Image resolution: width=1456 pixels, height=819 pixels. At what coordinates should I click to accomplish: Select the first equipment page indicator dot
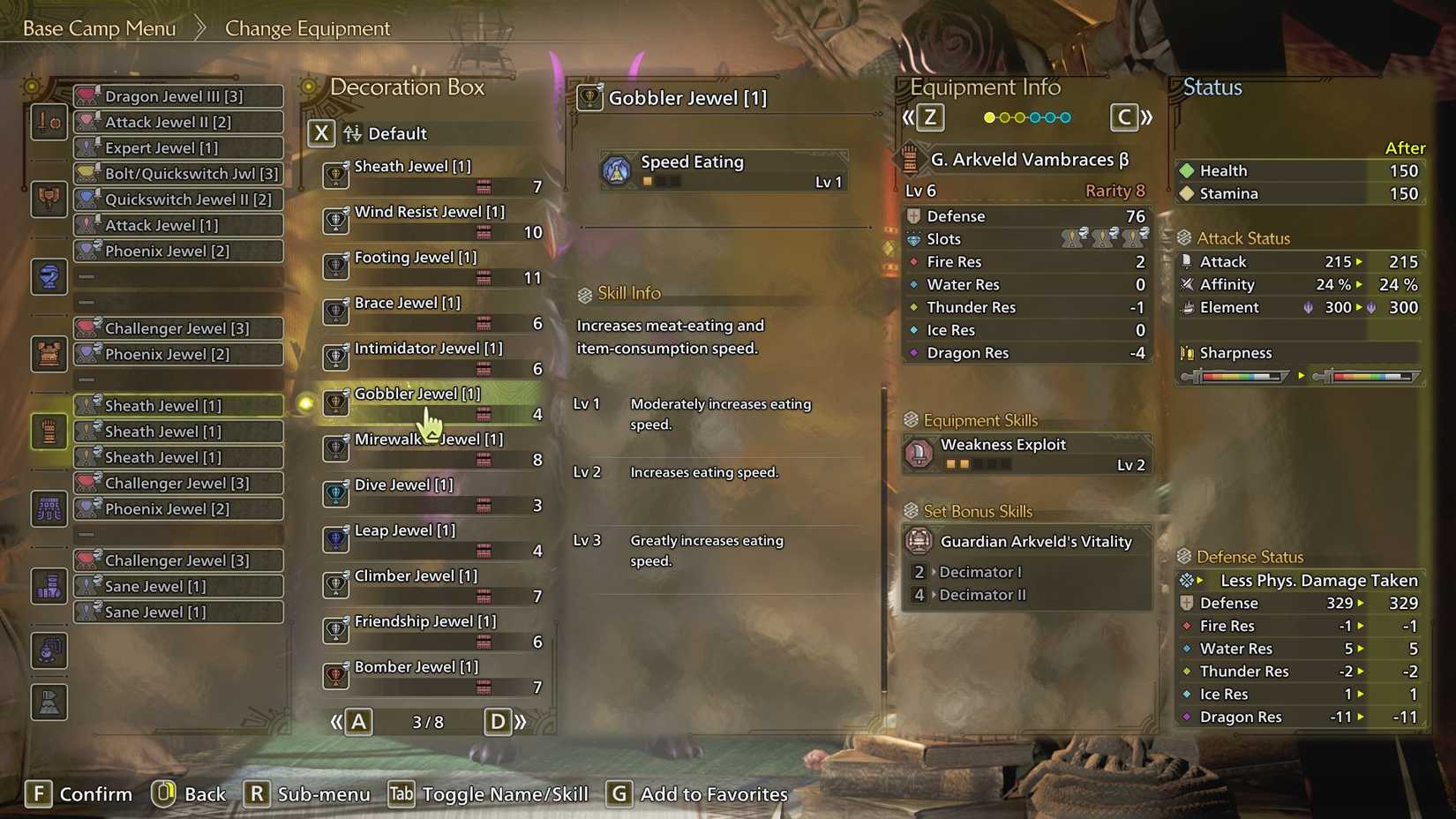[x=990, y=116]
